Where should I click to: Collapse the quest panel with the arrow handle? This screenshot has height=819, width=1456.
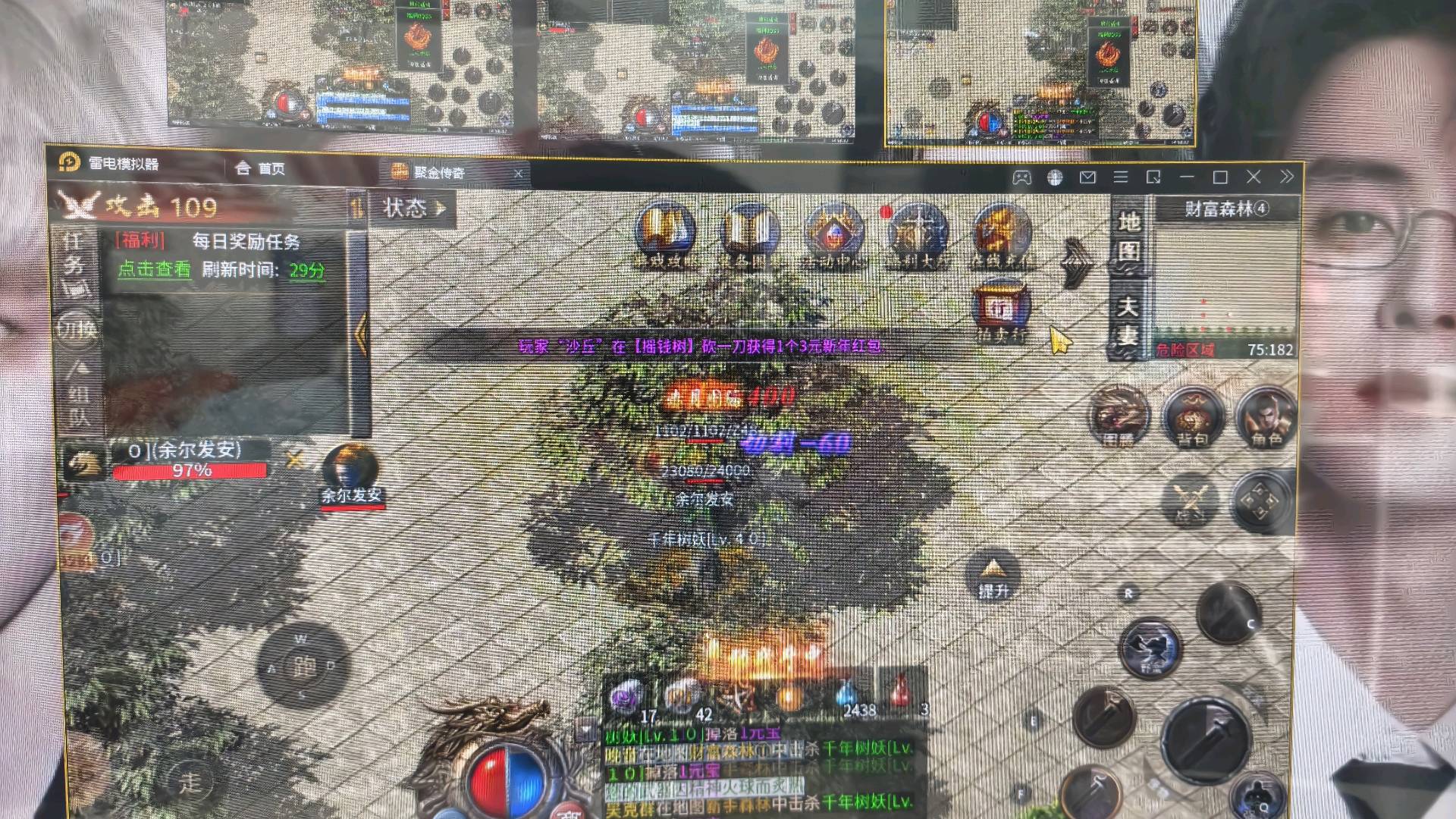click(x=361, y=332)
